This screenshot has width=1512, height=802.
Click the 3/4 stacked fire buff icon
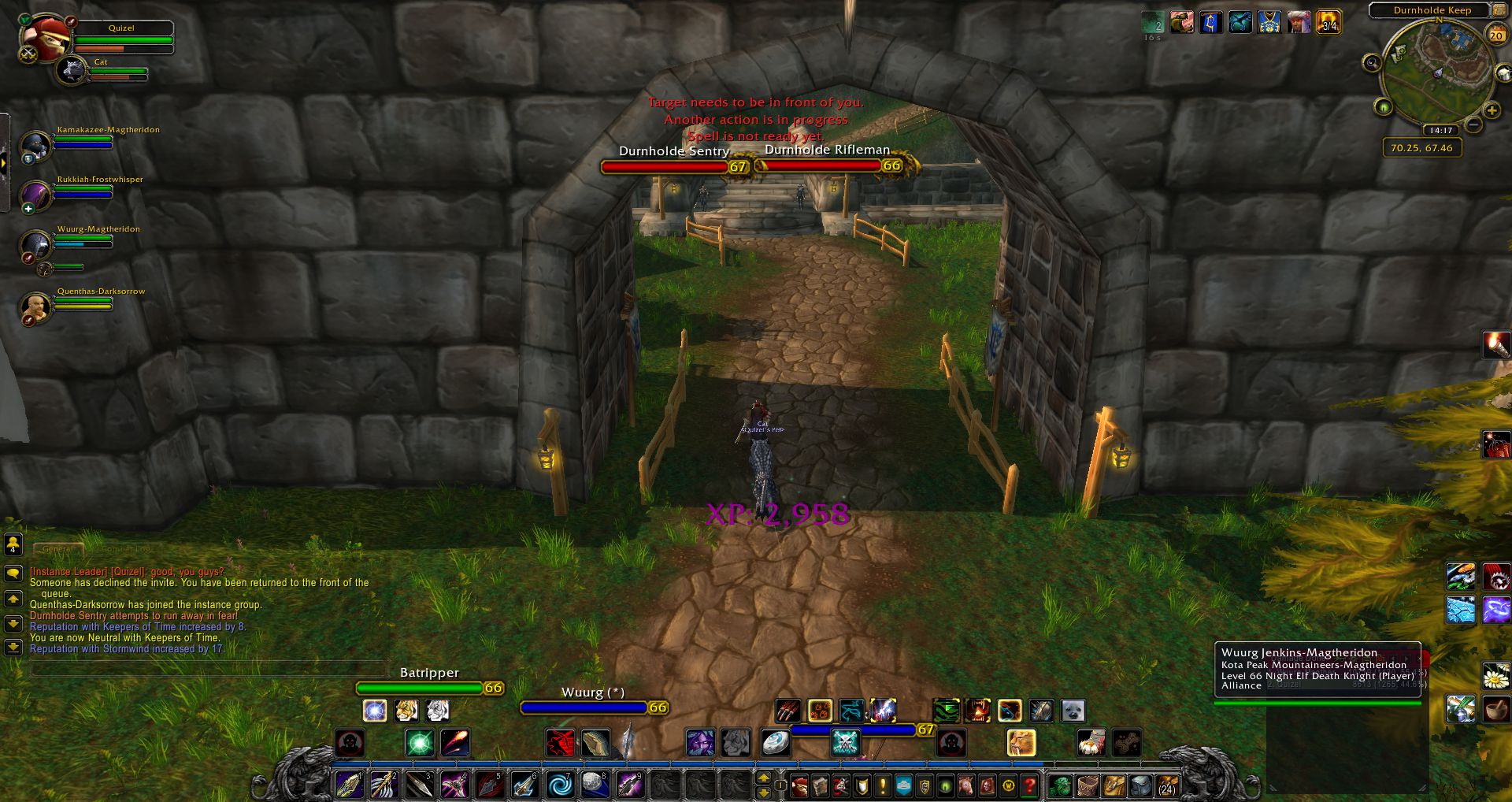coord(1329,22)
